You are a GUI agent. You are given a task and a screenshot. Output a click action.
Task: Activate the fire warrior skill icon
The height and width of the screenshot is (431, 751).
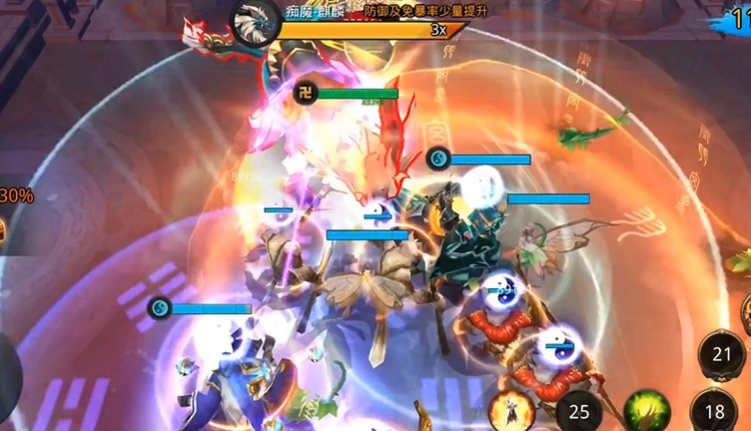(x=509, y=411)
